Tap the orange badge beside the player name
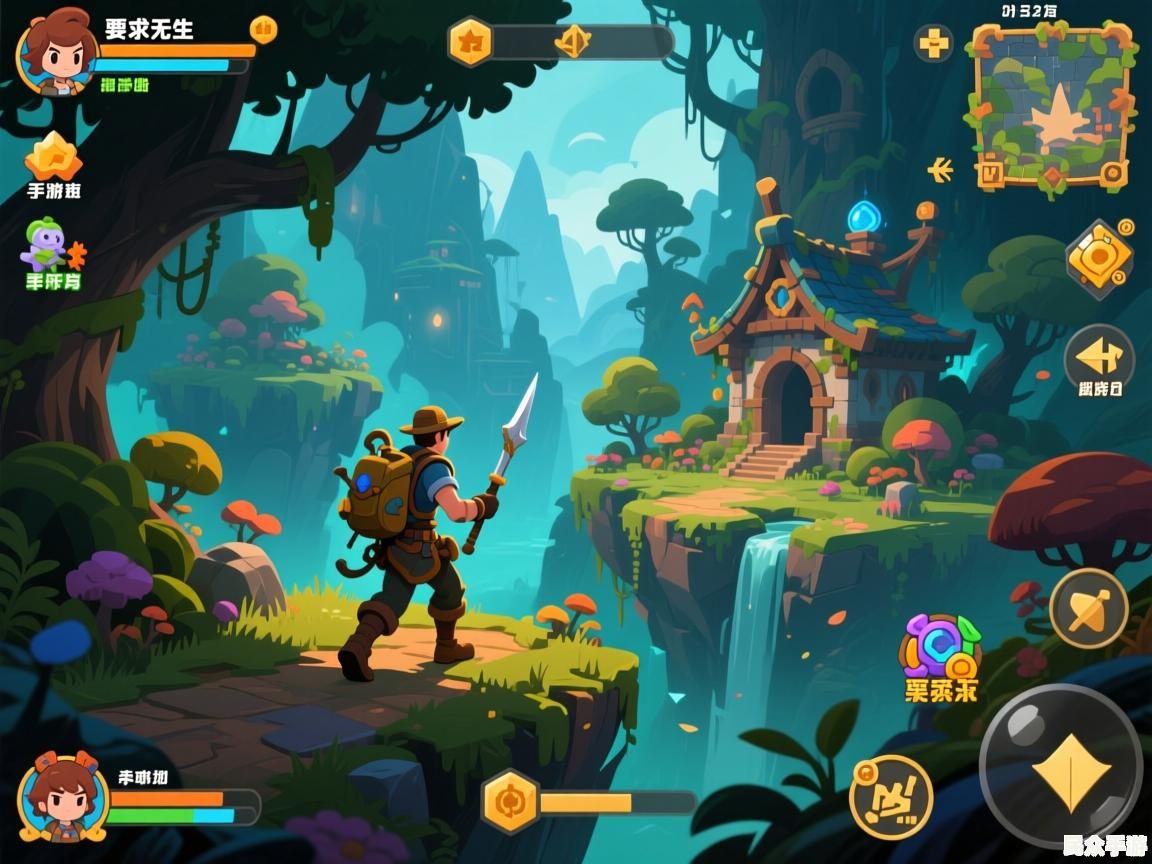Image resolution: width=1152 pixels, height=864 pixels. [263, 29]
